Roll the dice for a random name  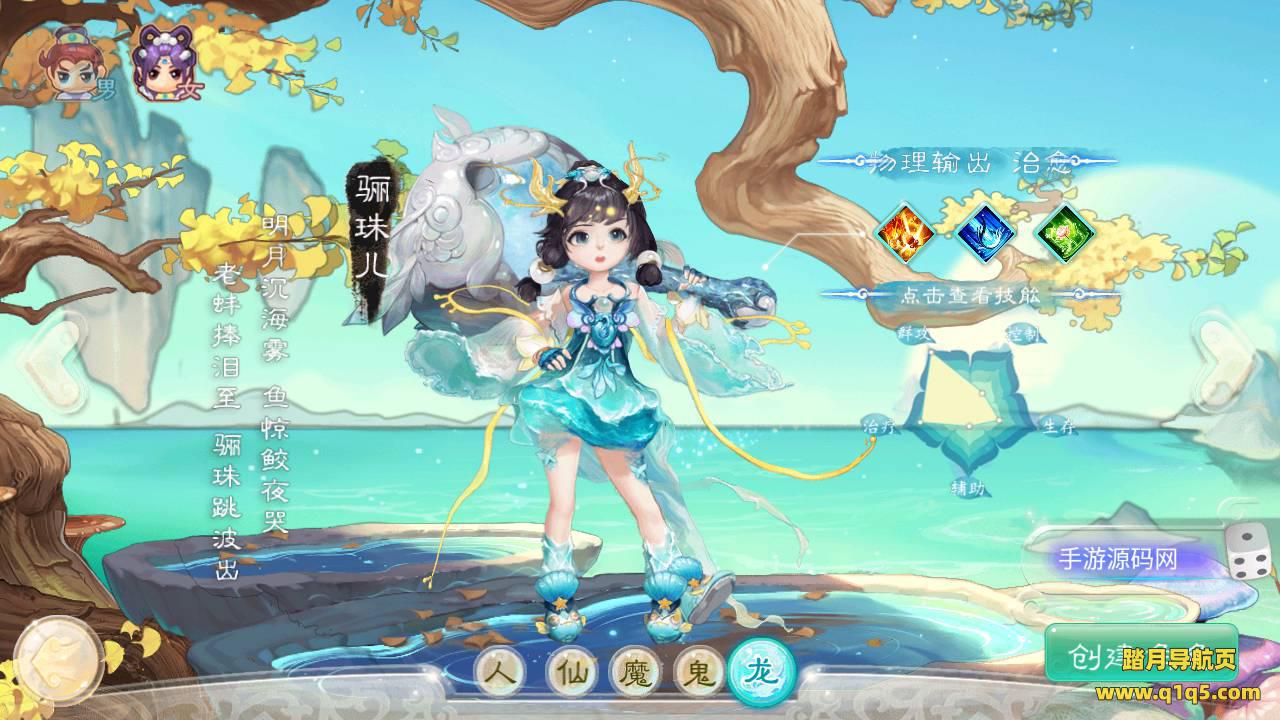pos(1248,551)
